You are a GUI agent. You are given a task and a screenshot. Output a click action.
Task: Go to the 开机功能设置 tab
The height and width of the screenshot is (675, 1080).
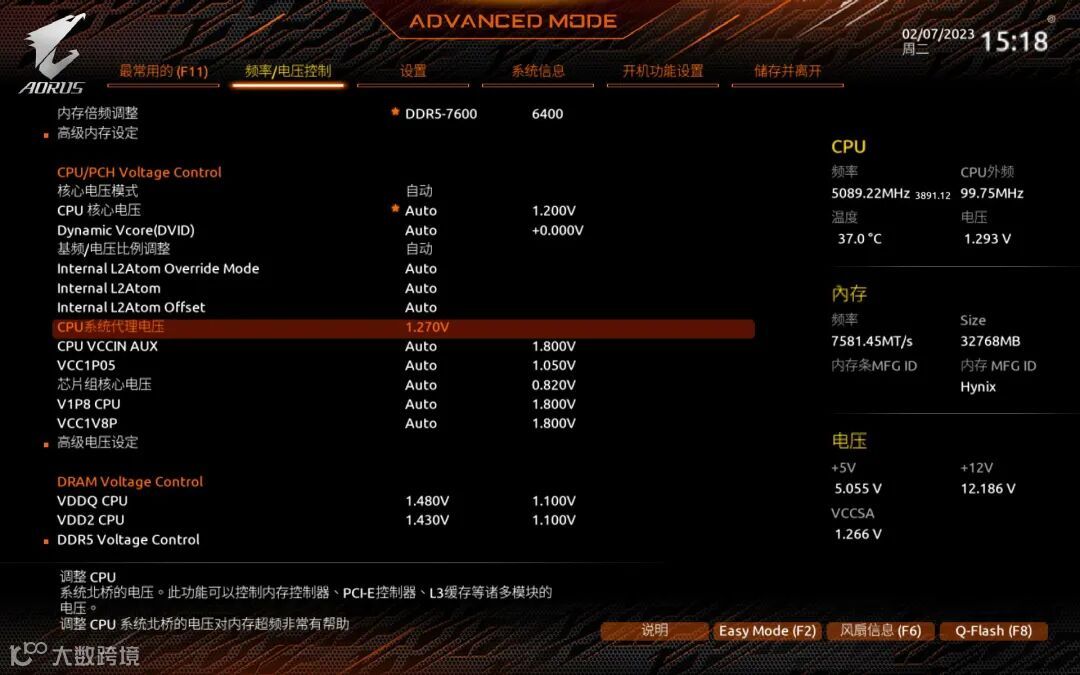coord(663,71)
